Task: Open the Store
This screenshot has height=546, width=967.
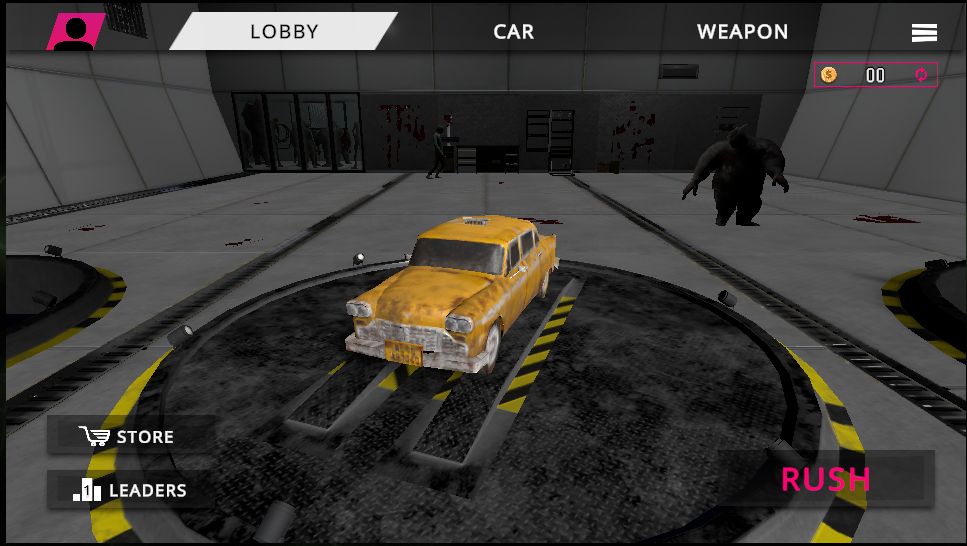Action: point(131,437)
